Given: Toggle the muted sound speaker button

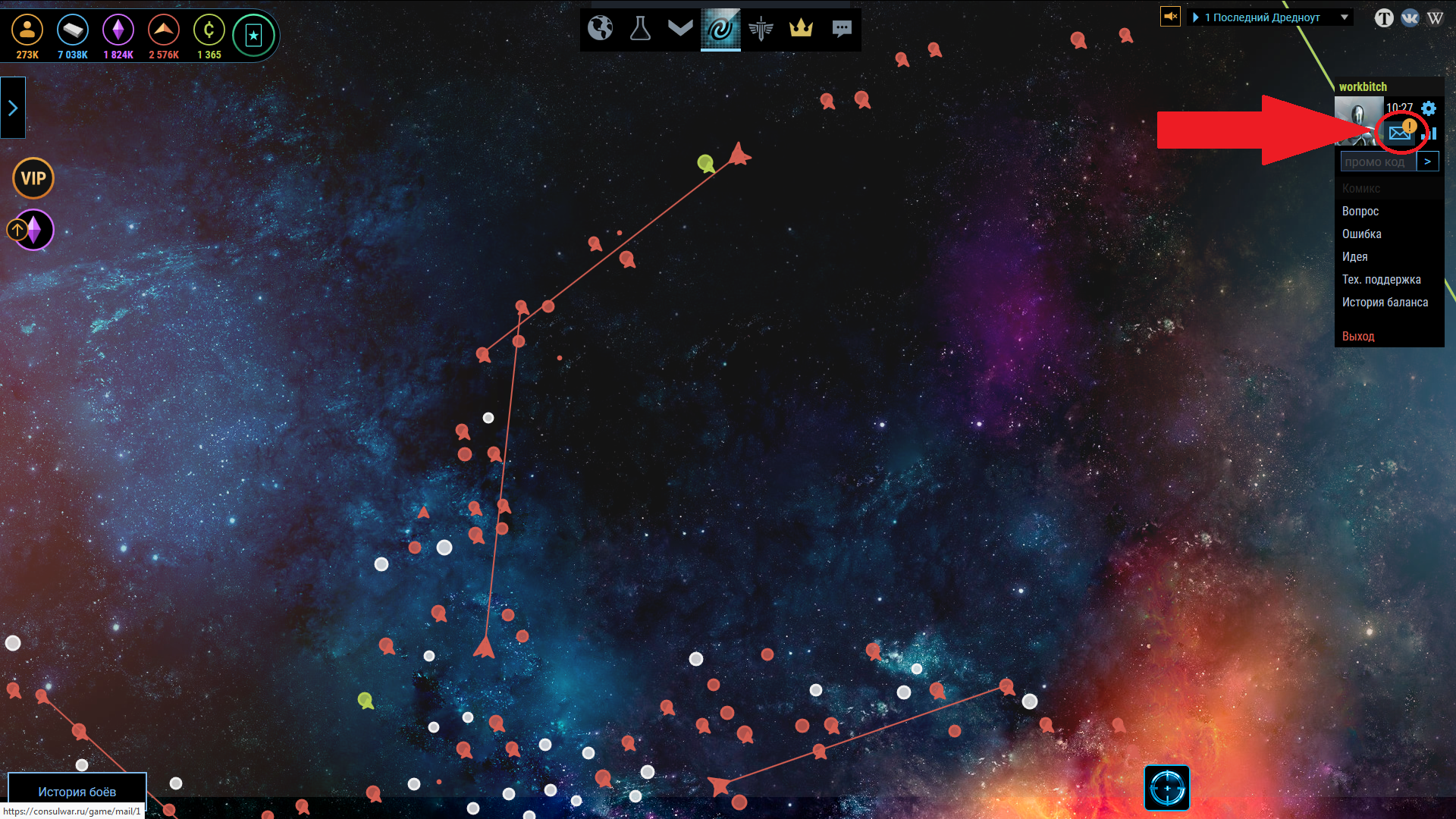Looking at the screenshot, I should coord(1170,16).
